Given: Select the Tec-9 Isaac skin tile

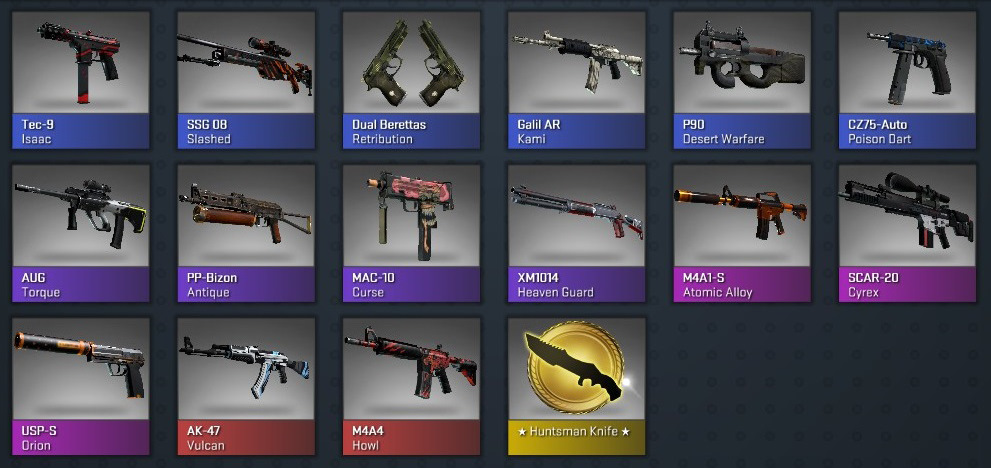Looking at the screenshot, I should [80, 79].
